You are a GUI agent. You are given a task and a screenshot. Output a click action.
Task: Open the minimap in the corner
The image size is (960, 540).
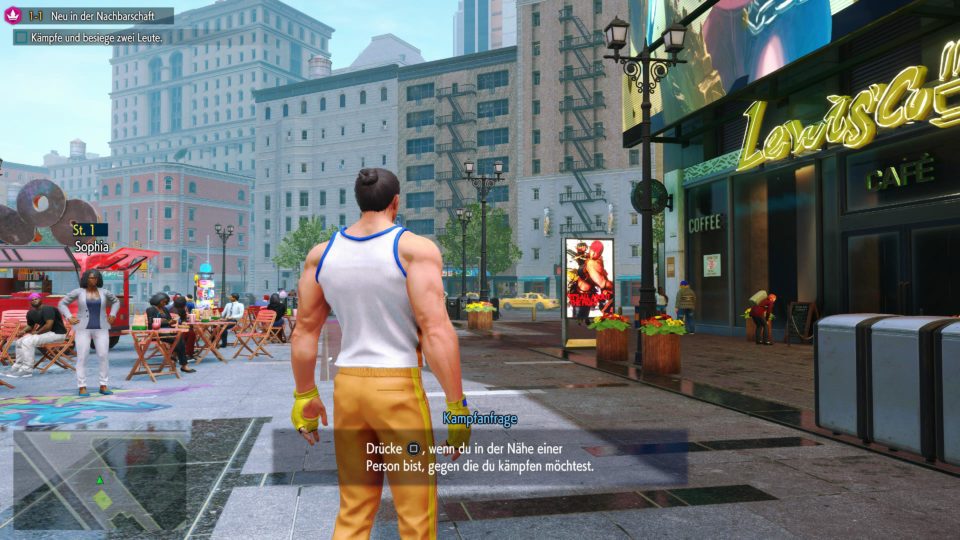click(100, 482)
